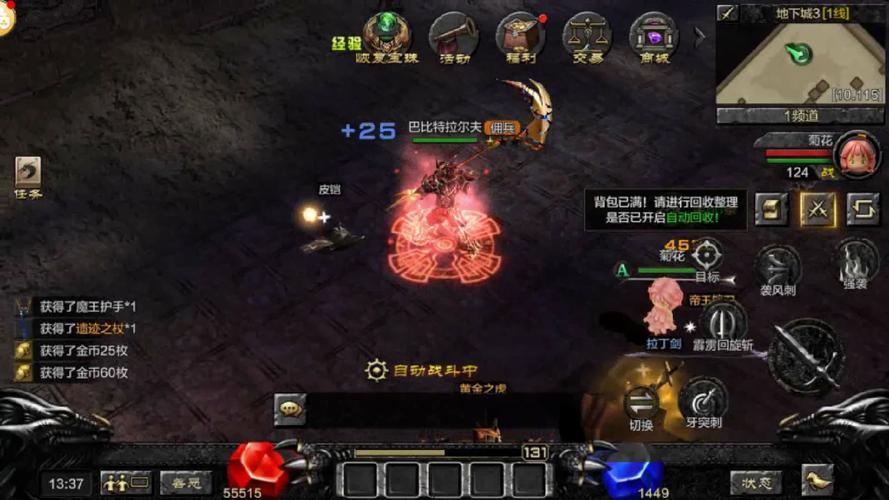Tap the 切换 switch button
Image resolution: width=889 pixels, height=500 pixels.
pyautogui.click(x=641, y=402)
